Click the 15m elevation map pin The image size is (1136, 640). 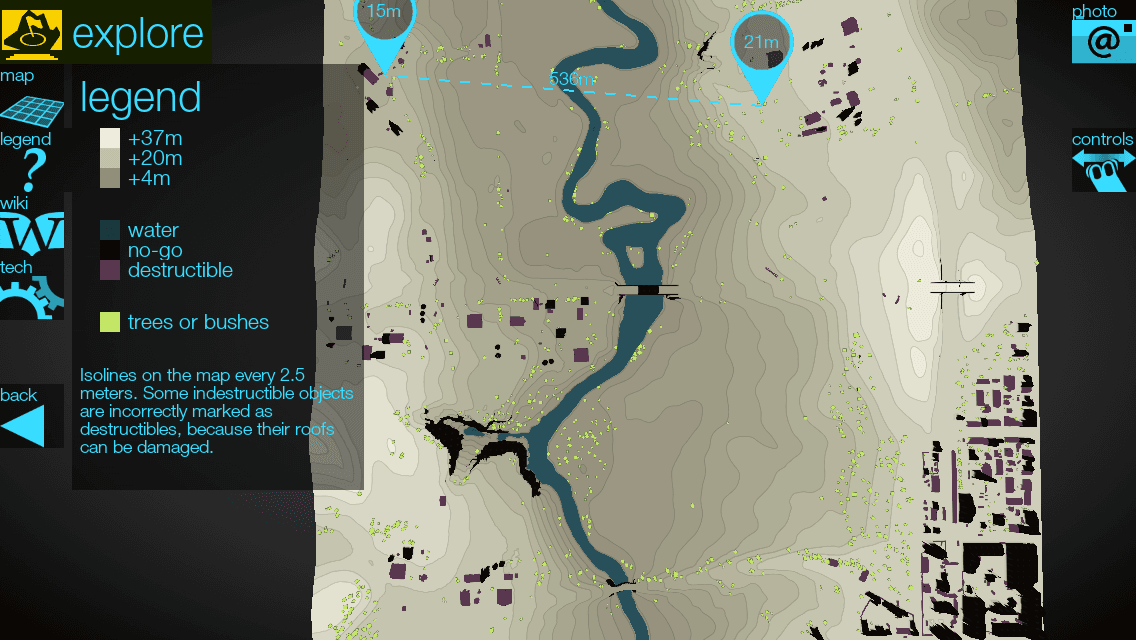point(384,25)
